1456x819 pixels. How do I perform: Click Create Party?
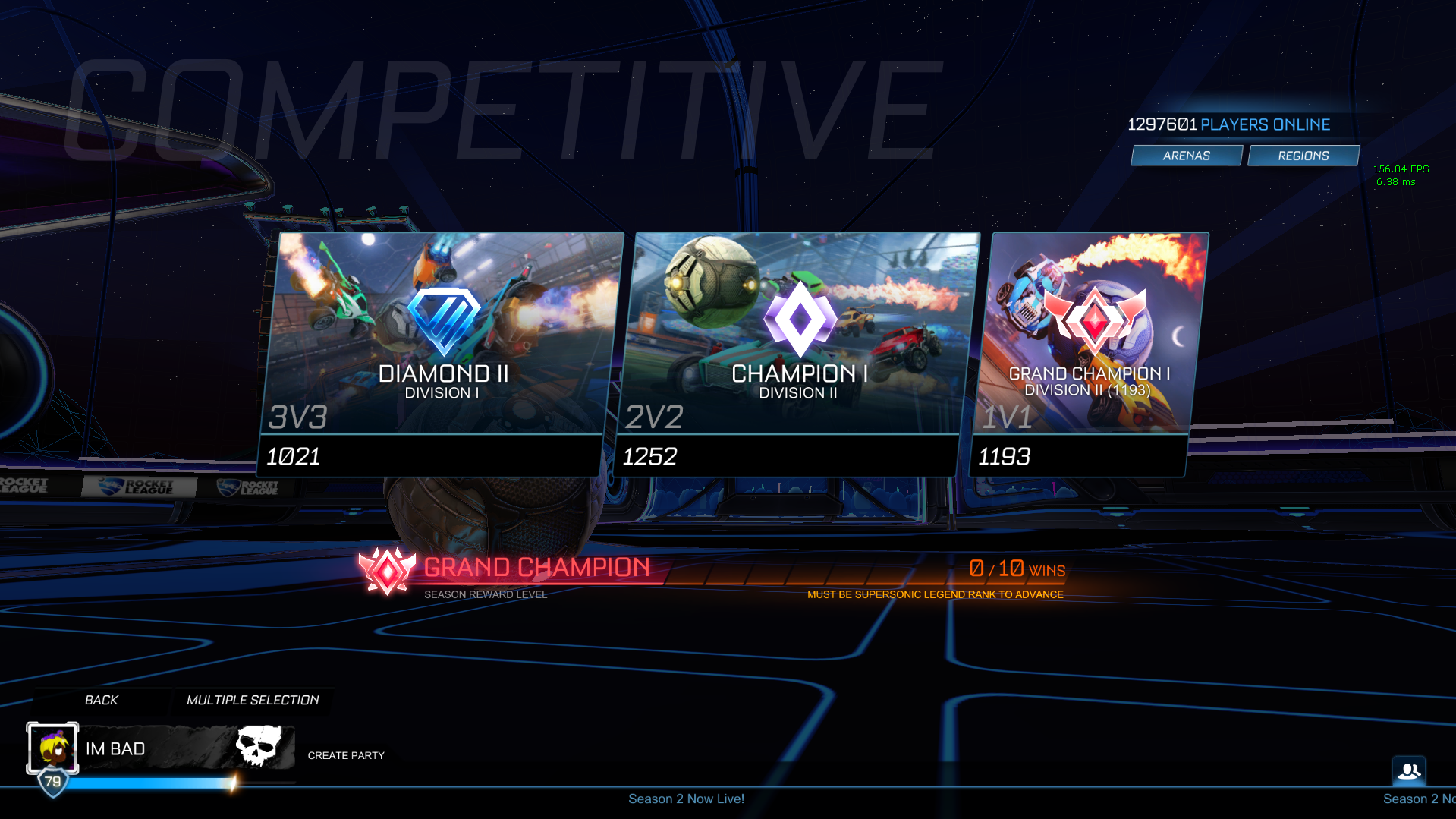pos(346,755)
